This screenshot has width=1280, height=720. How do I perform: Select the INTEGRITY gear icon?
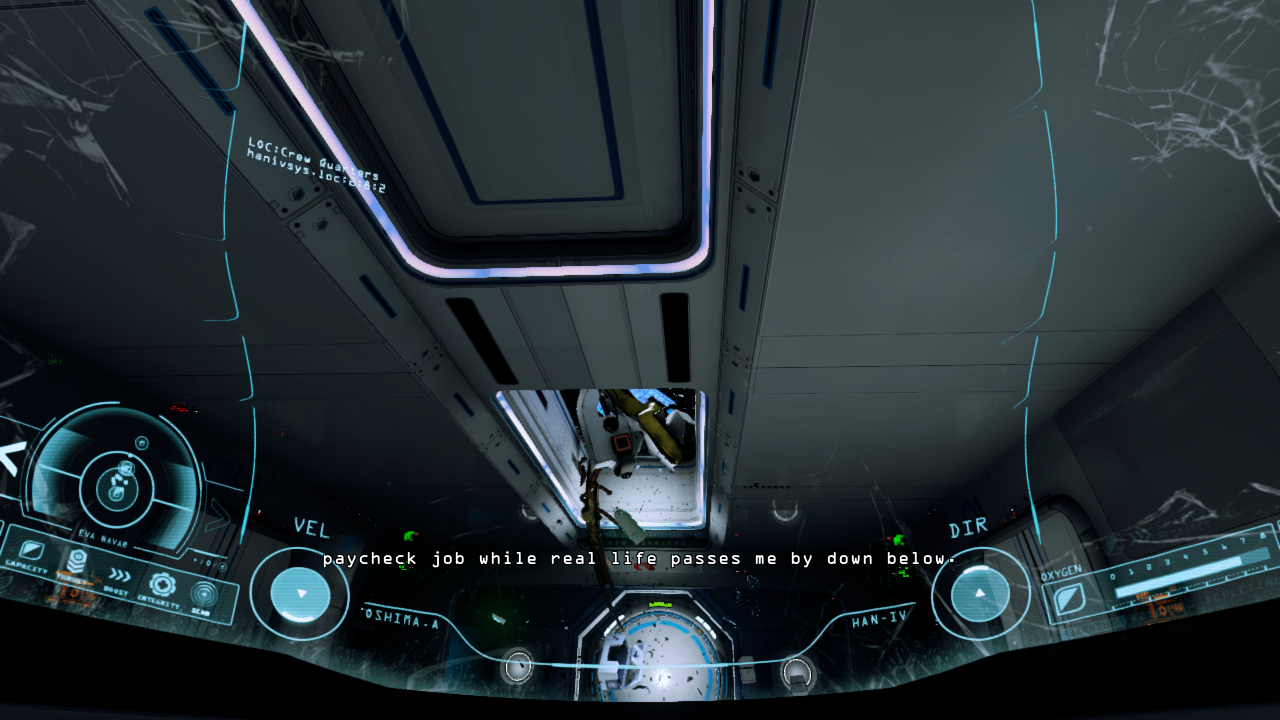[162, 584]
